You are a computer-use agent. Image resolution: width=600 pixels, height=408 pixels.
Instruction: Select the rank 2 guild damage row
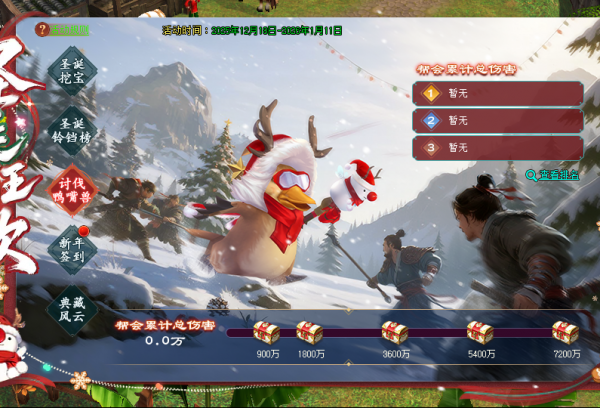[x=497, y=121]
